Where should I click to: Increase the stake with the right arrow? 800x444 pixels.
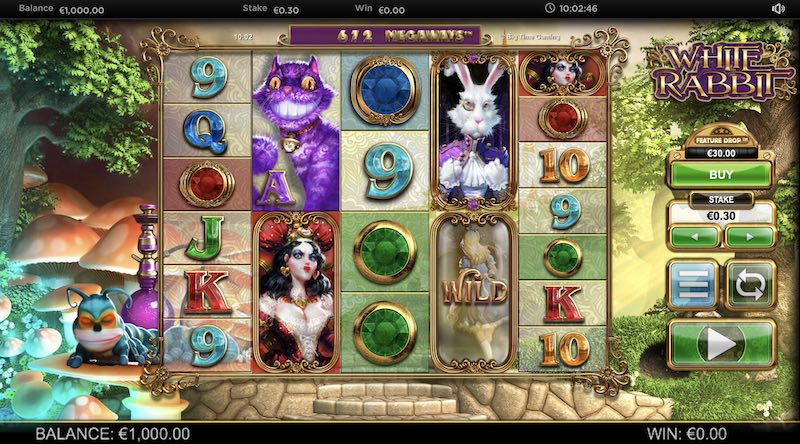tap(749, 237)
